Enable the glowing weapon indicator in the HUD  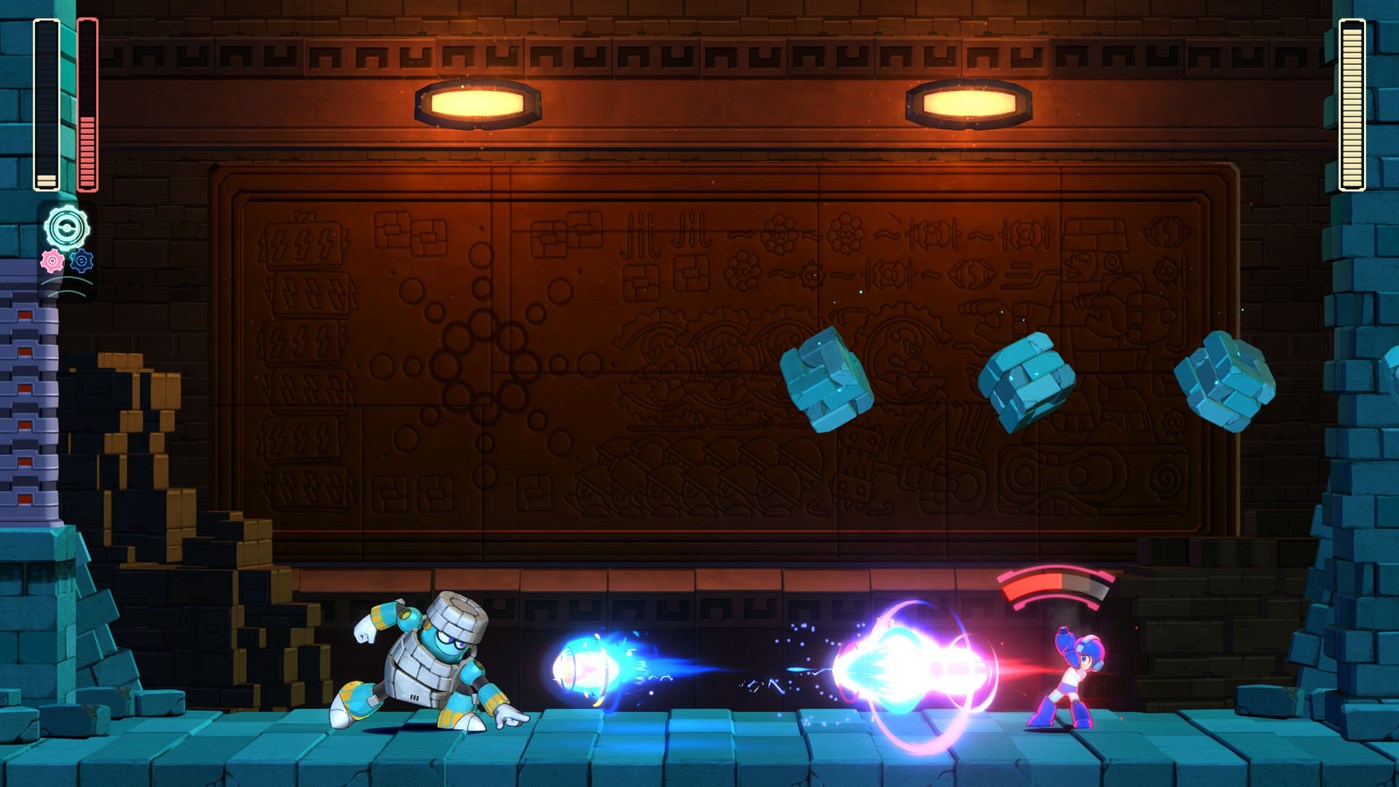click(x=65, y=228)
